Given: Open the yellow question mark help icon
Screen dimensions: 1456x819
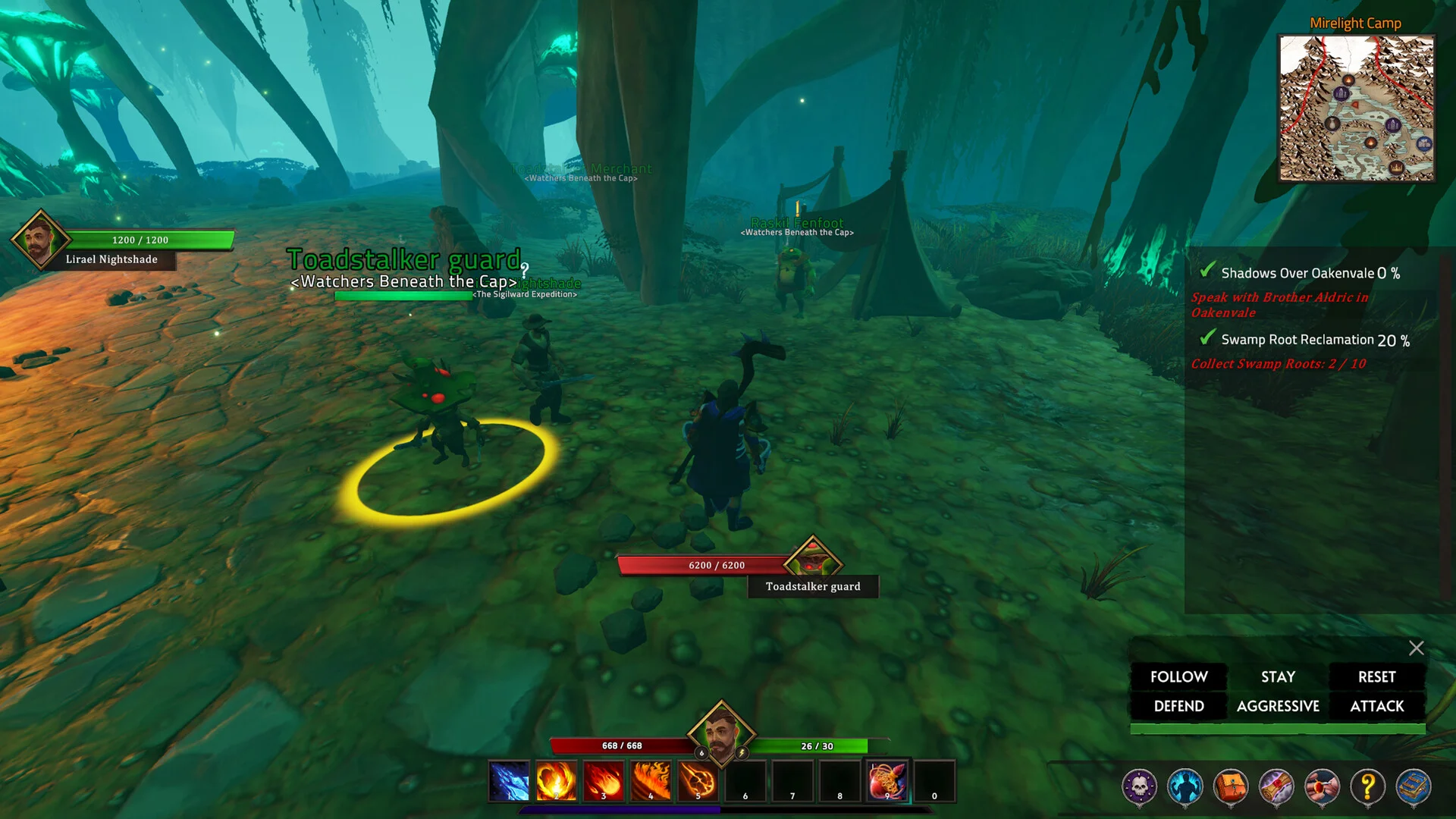Looking at the screenshot, I should [1367, 787].
